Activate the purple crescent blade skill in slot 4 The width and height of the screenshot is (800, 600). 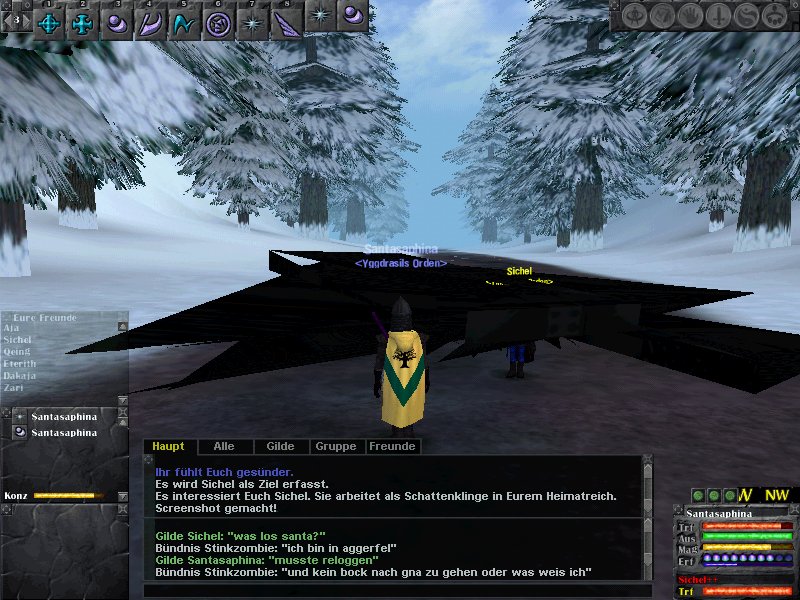tap(150, 23)
